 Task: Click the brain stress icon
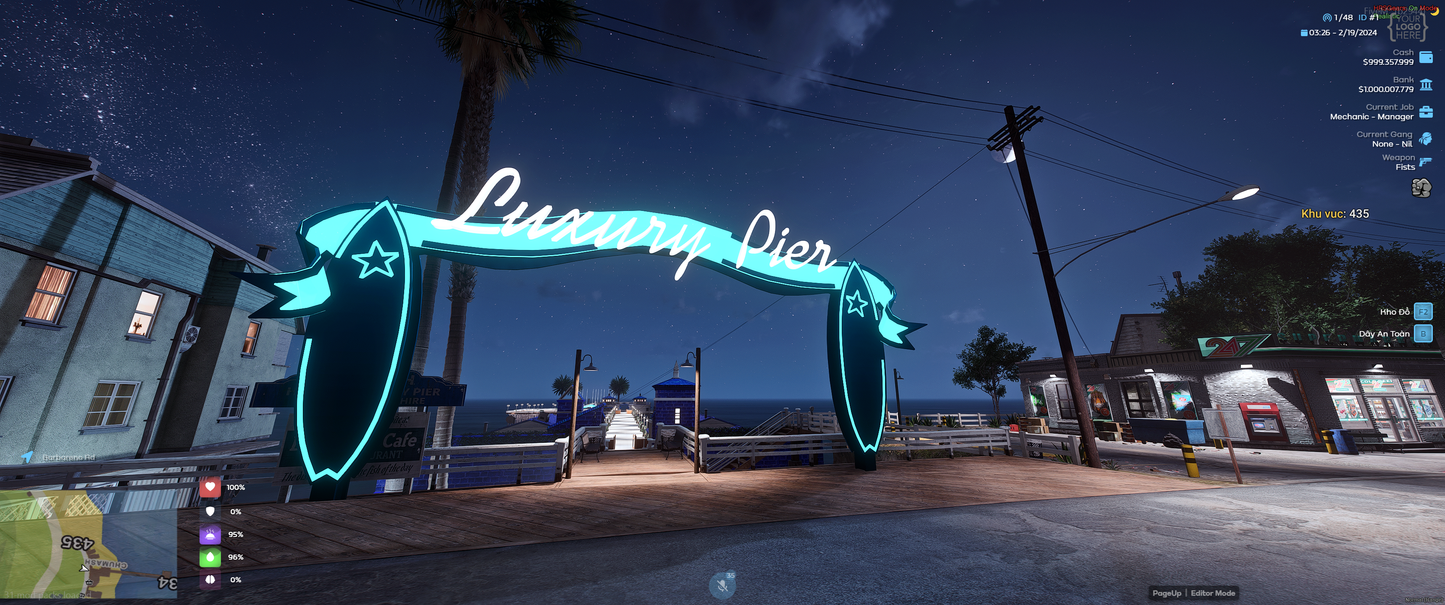pos(210,580)
